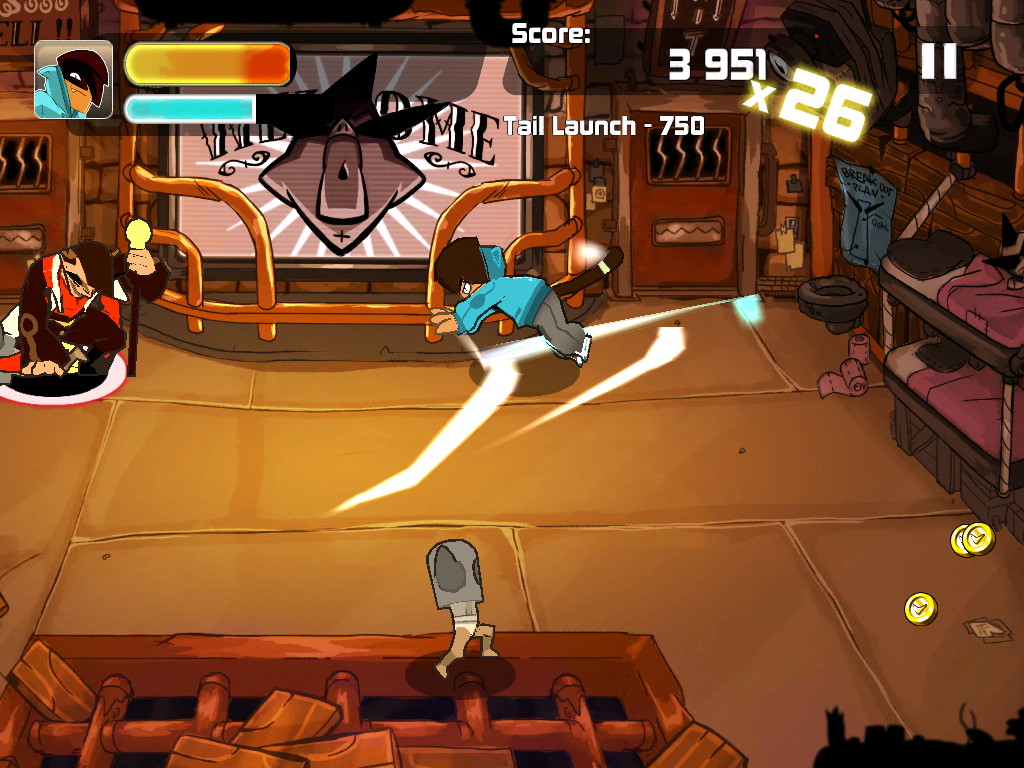Viewport: 1024px width, 768px height.
Task: Pause the game
Action: 938,61
